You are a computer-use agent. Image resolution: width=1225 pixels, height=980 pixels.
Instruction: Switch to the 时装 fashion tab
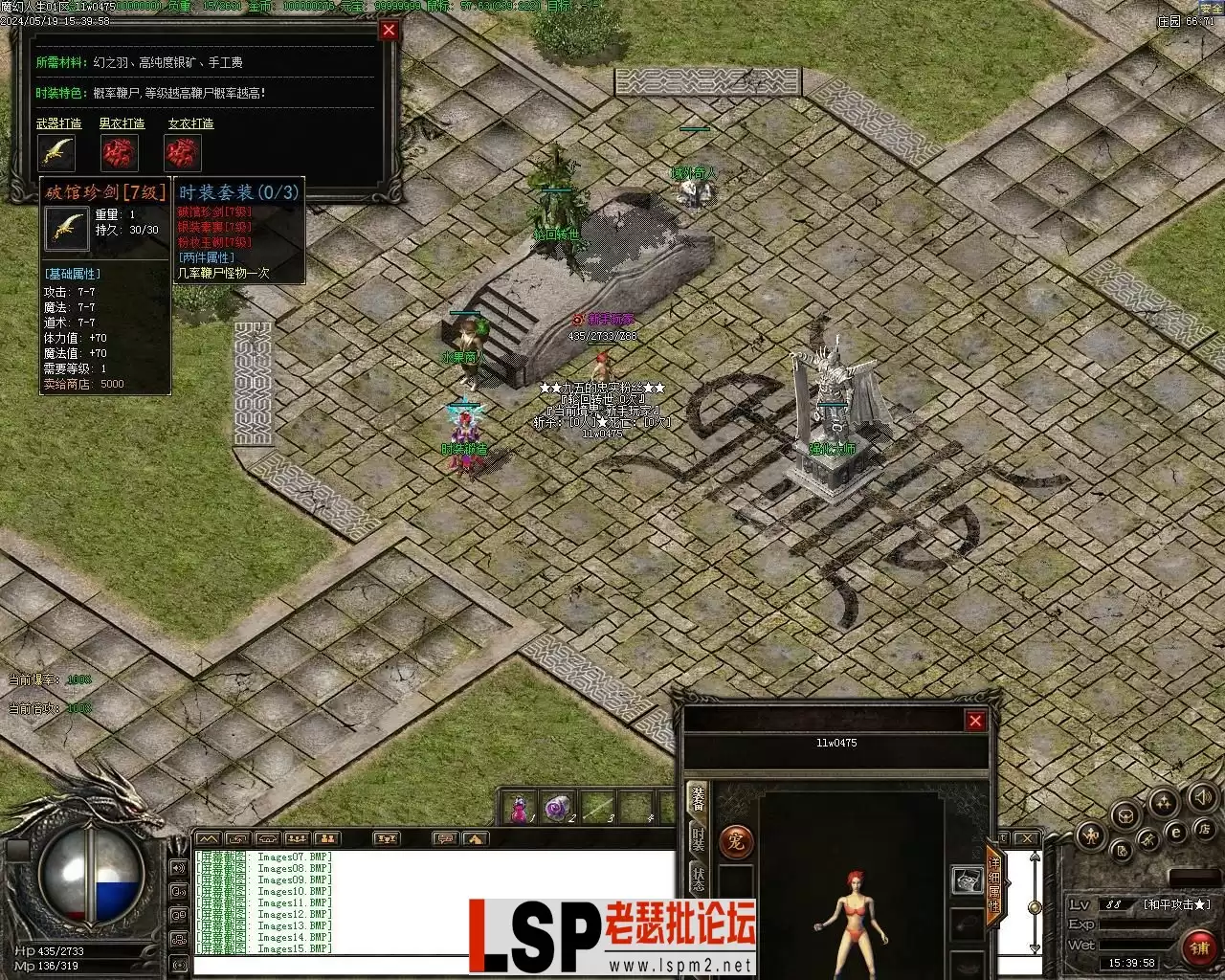[x=698, y=842]
